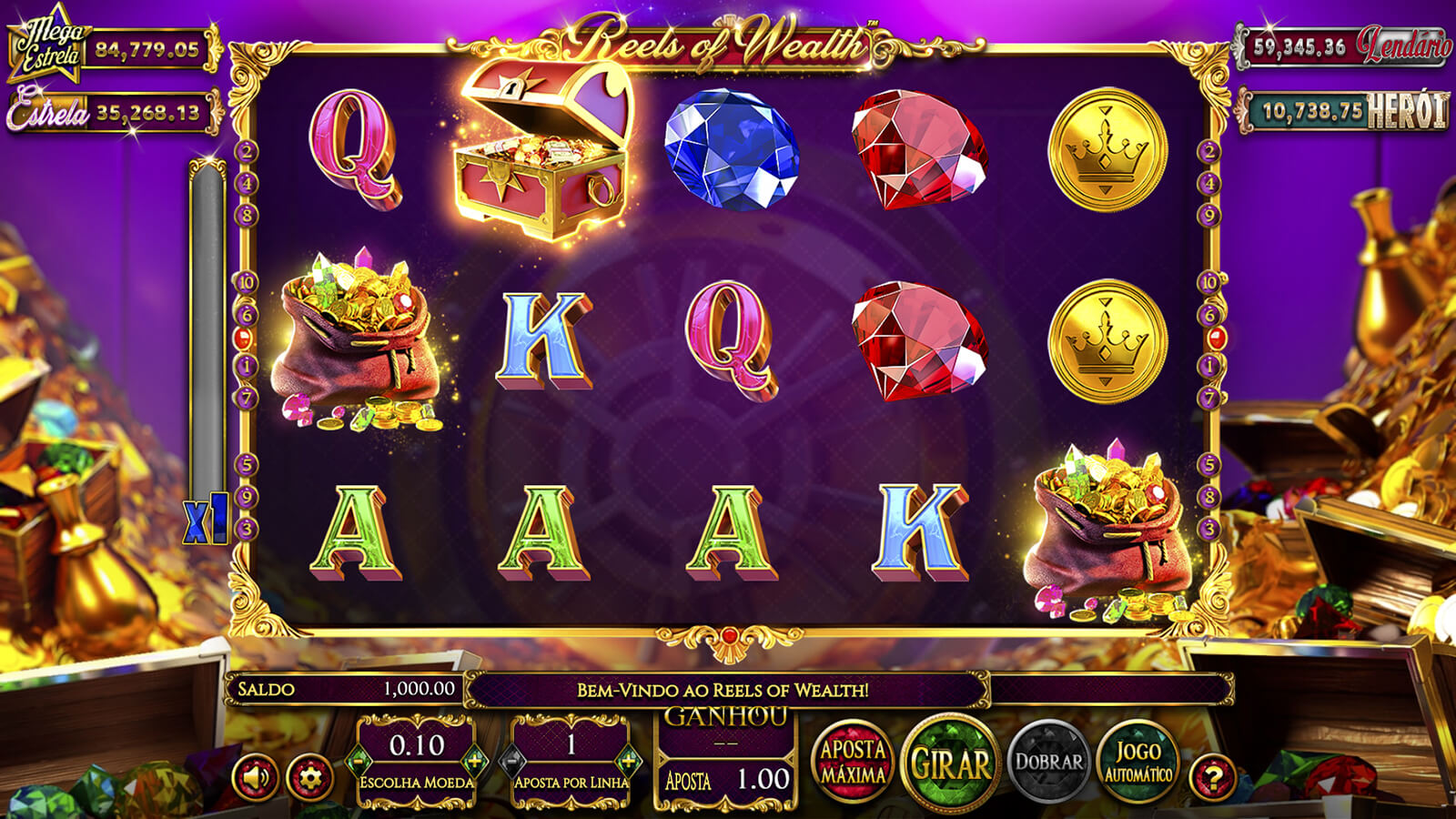Toggle the sound speaker icon

pyautogui.click(x=256, y=778)
